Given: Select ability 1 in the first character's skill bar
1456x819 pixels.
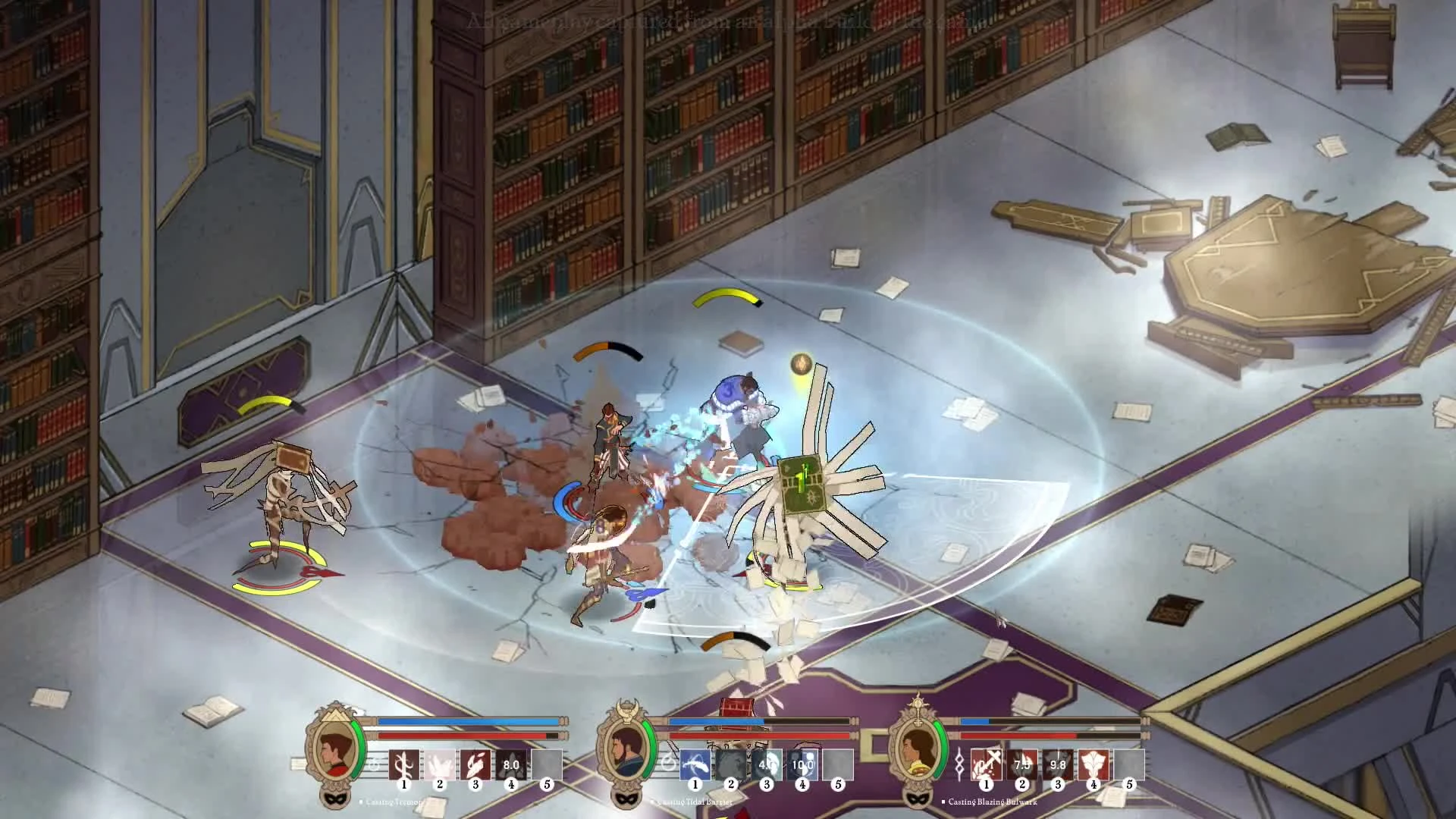Looking at the screenshot, I should click(403, 766).
